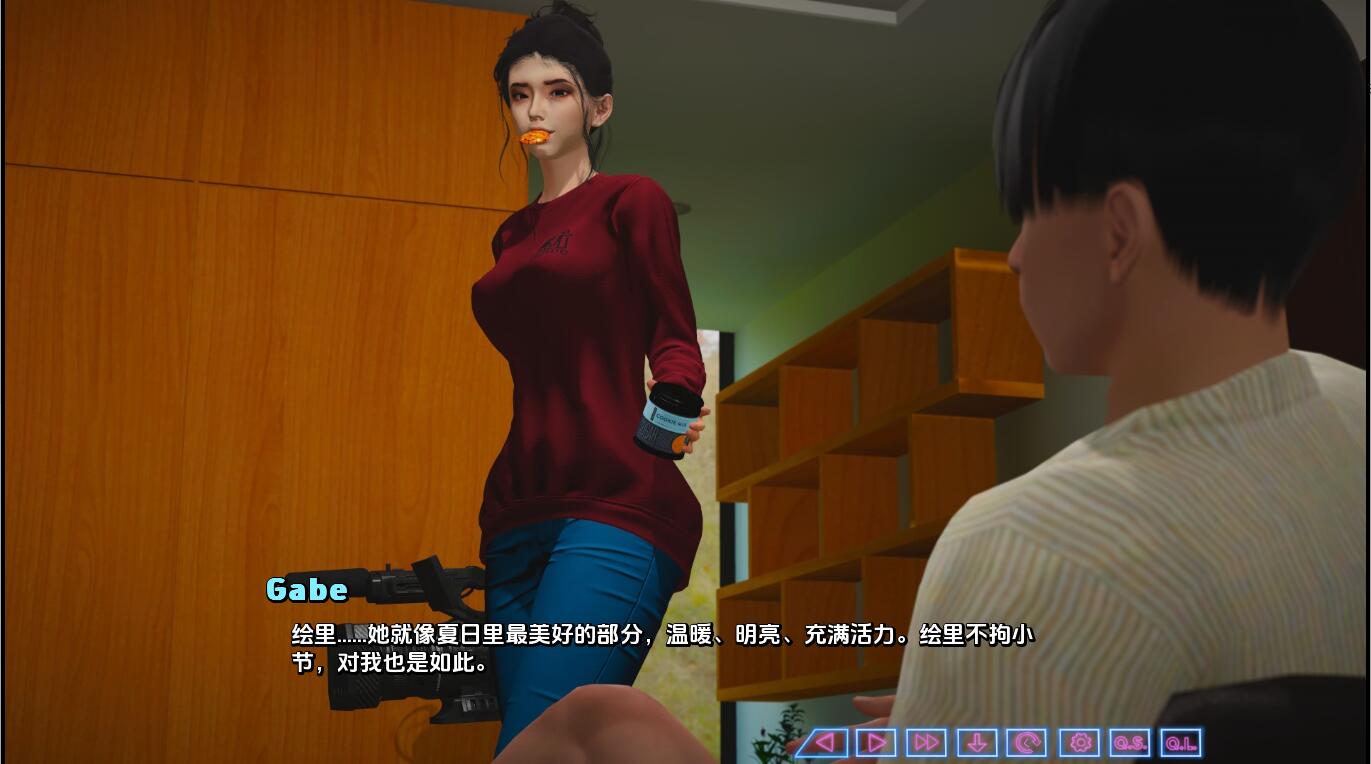Trigger a quick save with the Q.S. icon
Screen dimensions: 1371x764
point(1129,743)
